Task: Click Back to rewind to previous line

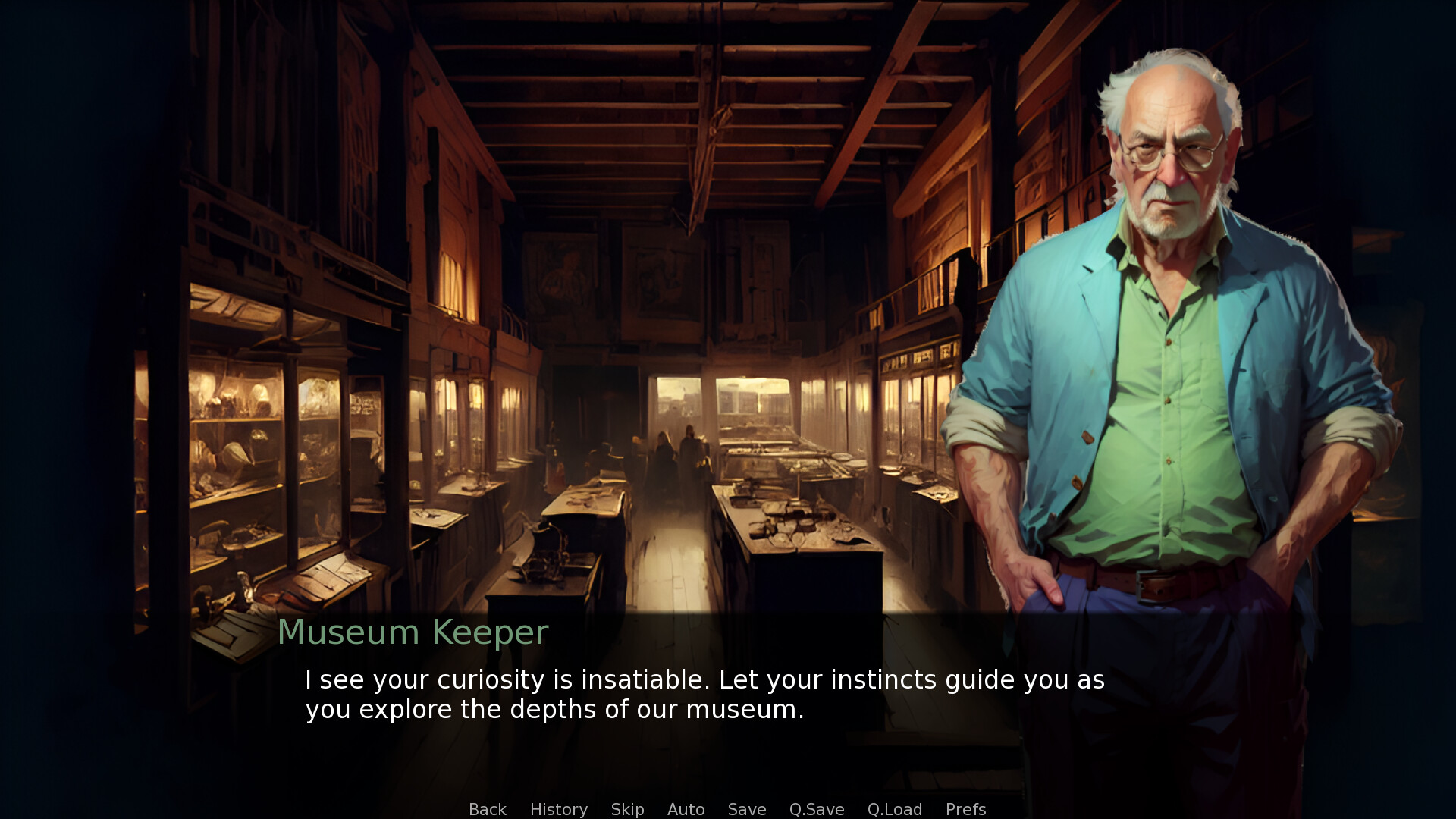Action: click(x=487, y=809)
